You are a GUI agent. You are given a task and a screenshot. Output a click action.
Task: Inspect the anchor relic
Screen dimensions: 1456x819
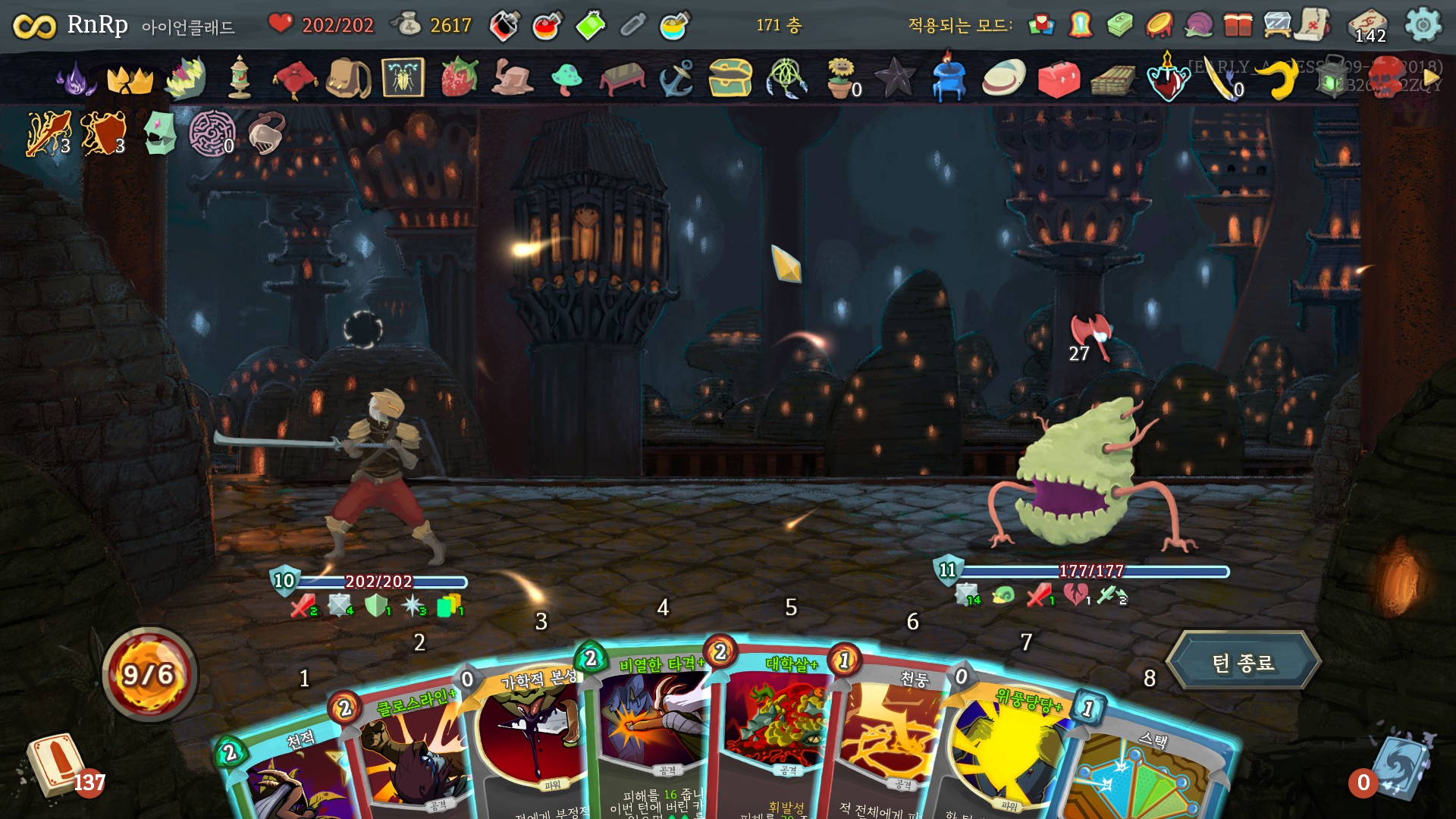tap(676, 77)
